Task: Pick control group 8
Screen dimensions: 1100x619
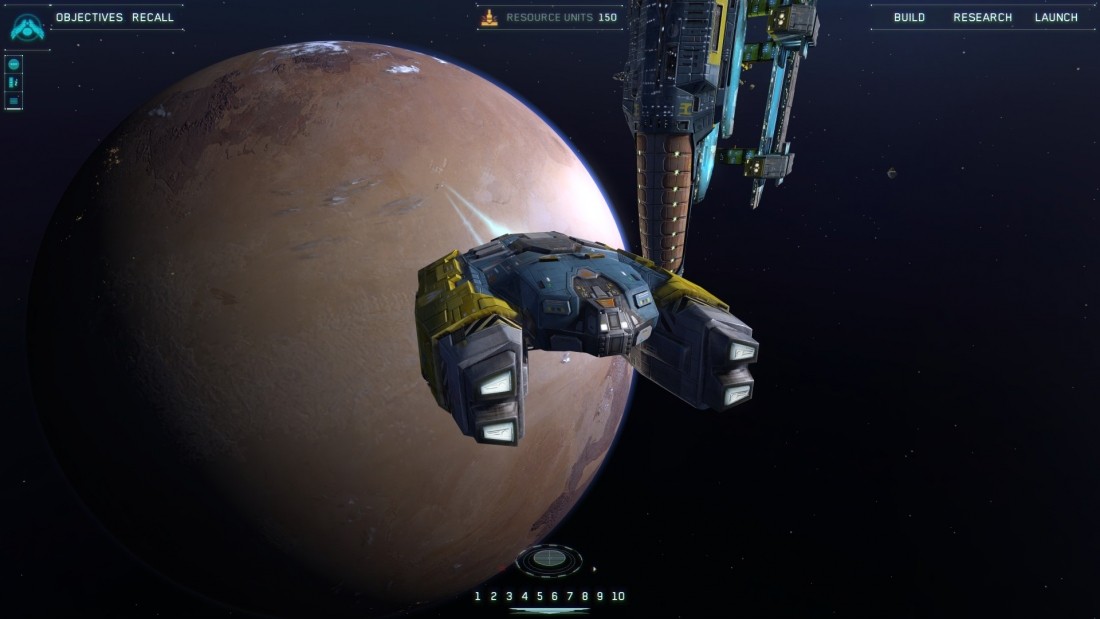Action: [585, 596]
